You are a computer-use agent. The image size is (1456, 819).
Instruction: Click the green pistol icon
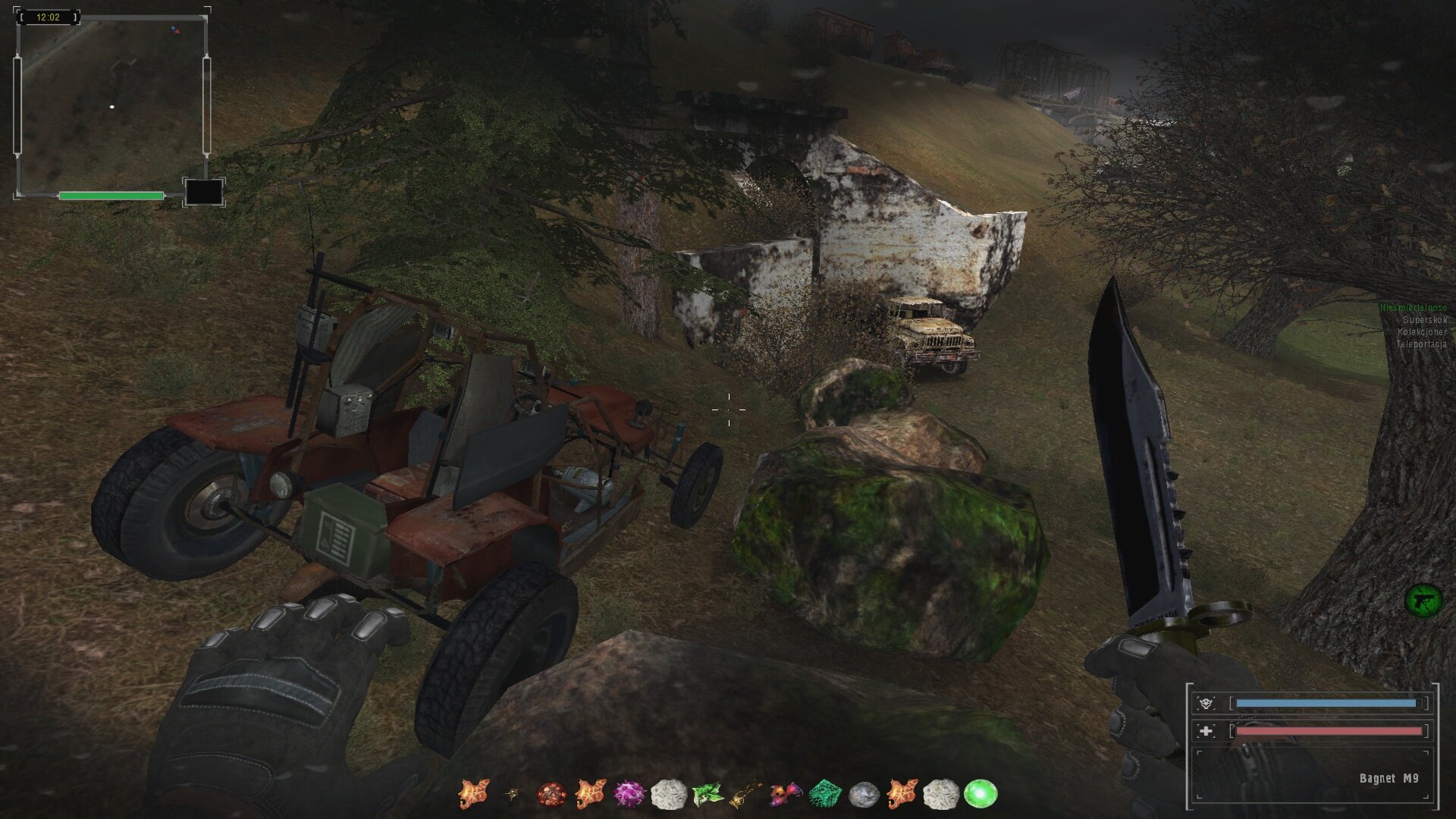[x=1423, y=601]
